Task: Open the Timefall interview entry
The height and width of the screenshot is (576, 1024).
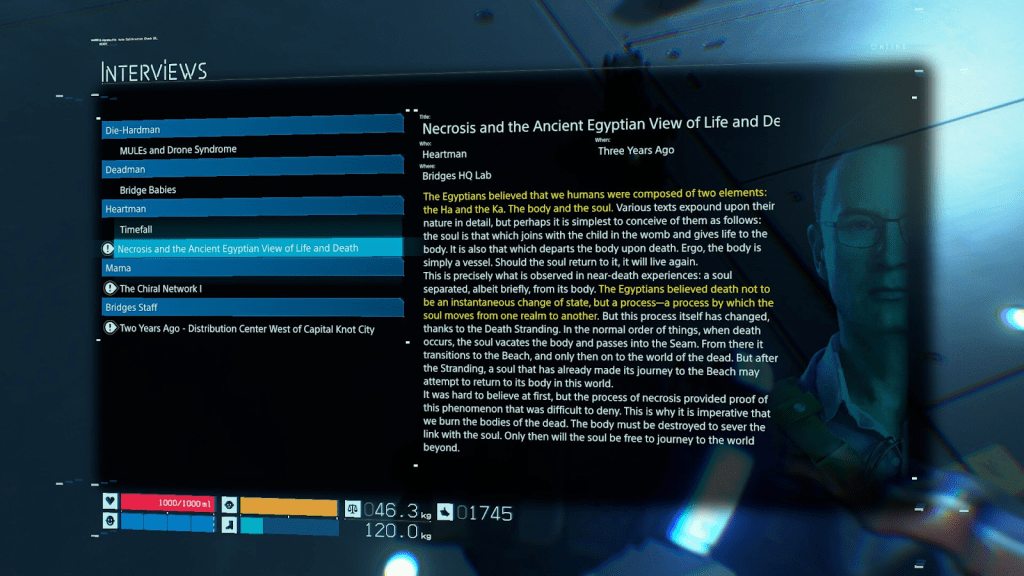Action: [136, 229]
